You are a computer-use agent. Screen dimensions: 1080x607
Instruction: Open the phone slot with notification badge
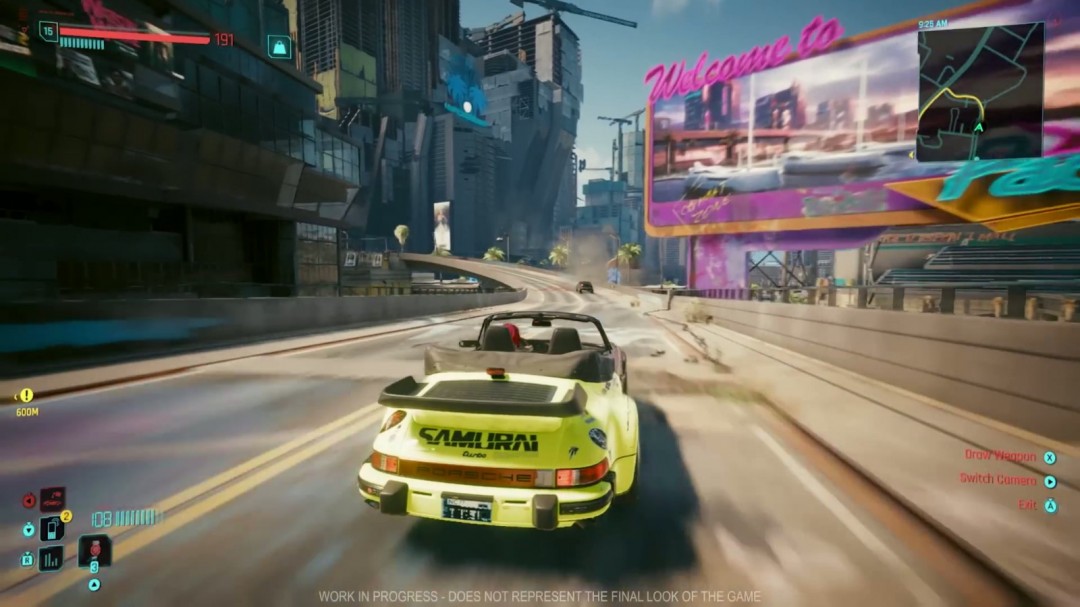coord(51,528)
